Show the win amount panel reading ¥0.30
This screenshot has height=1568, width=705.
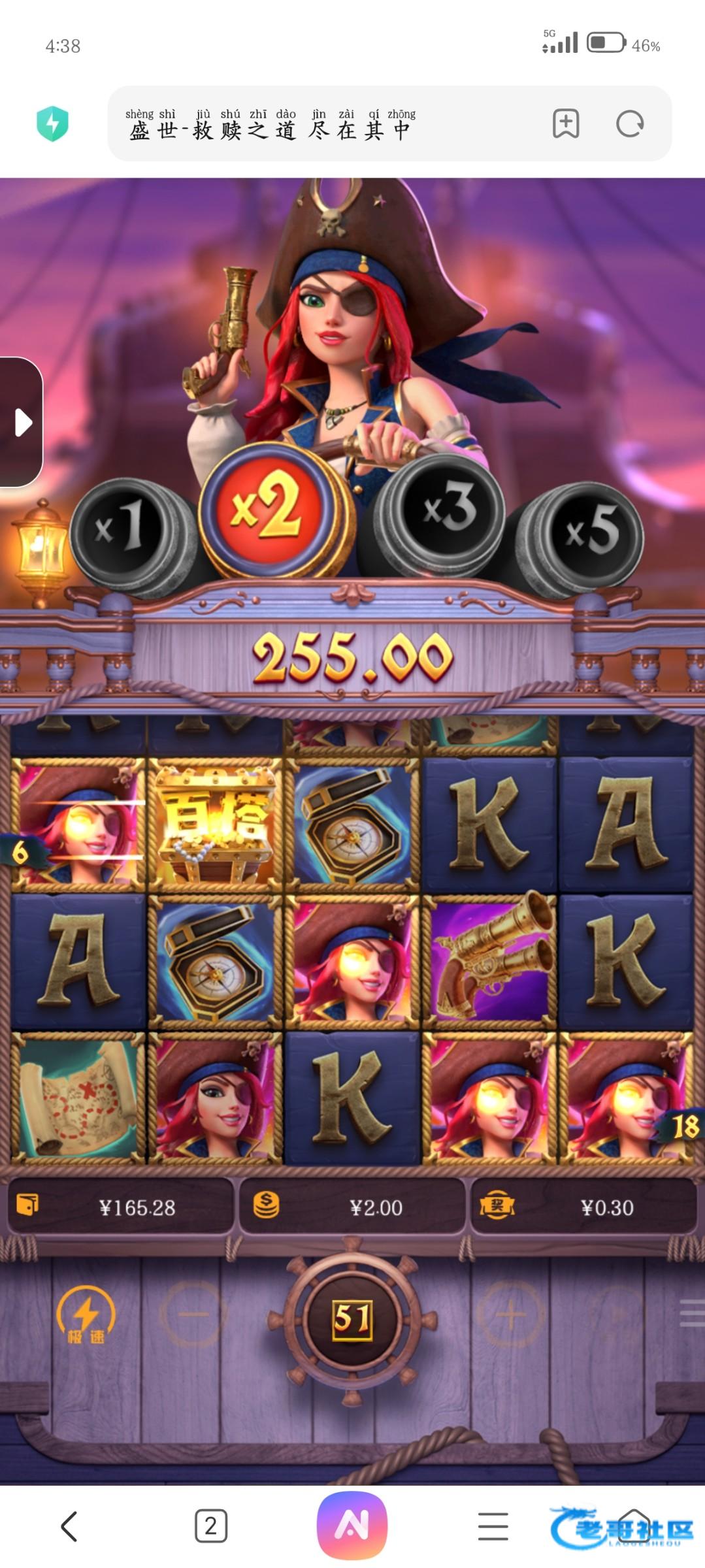(x=583, y=1207)
